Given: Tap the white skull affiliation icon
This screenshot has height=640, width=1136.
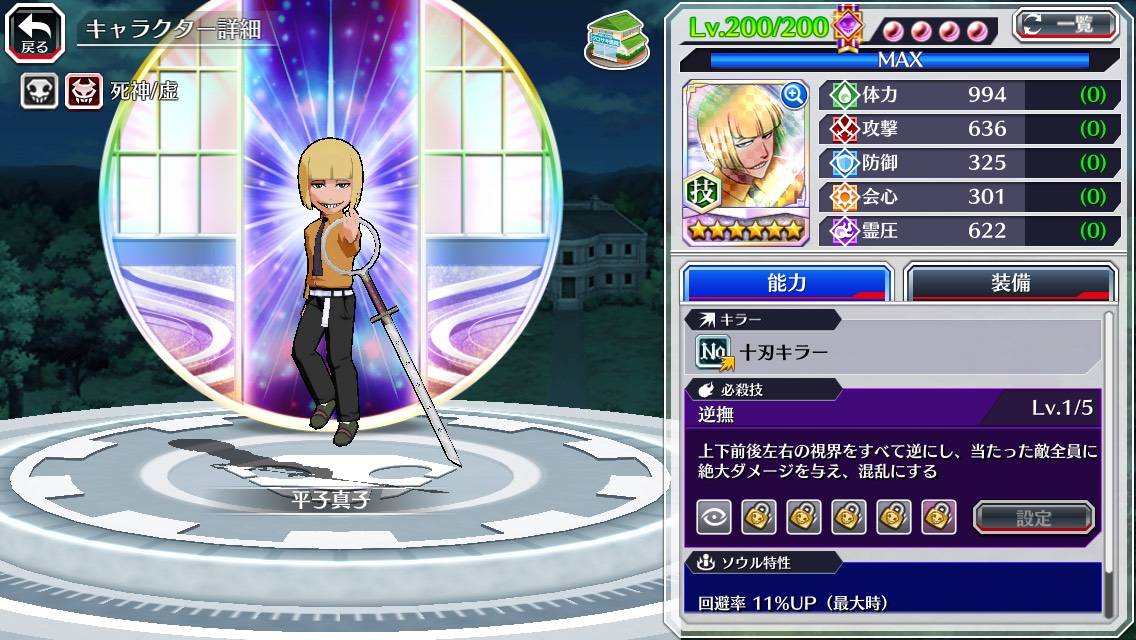Looking at the screenshot, I should click(x=40, y=92).
